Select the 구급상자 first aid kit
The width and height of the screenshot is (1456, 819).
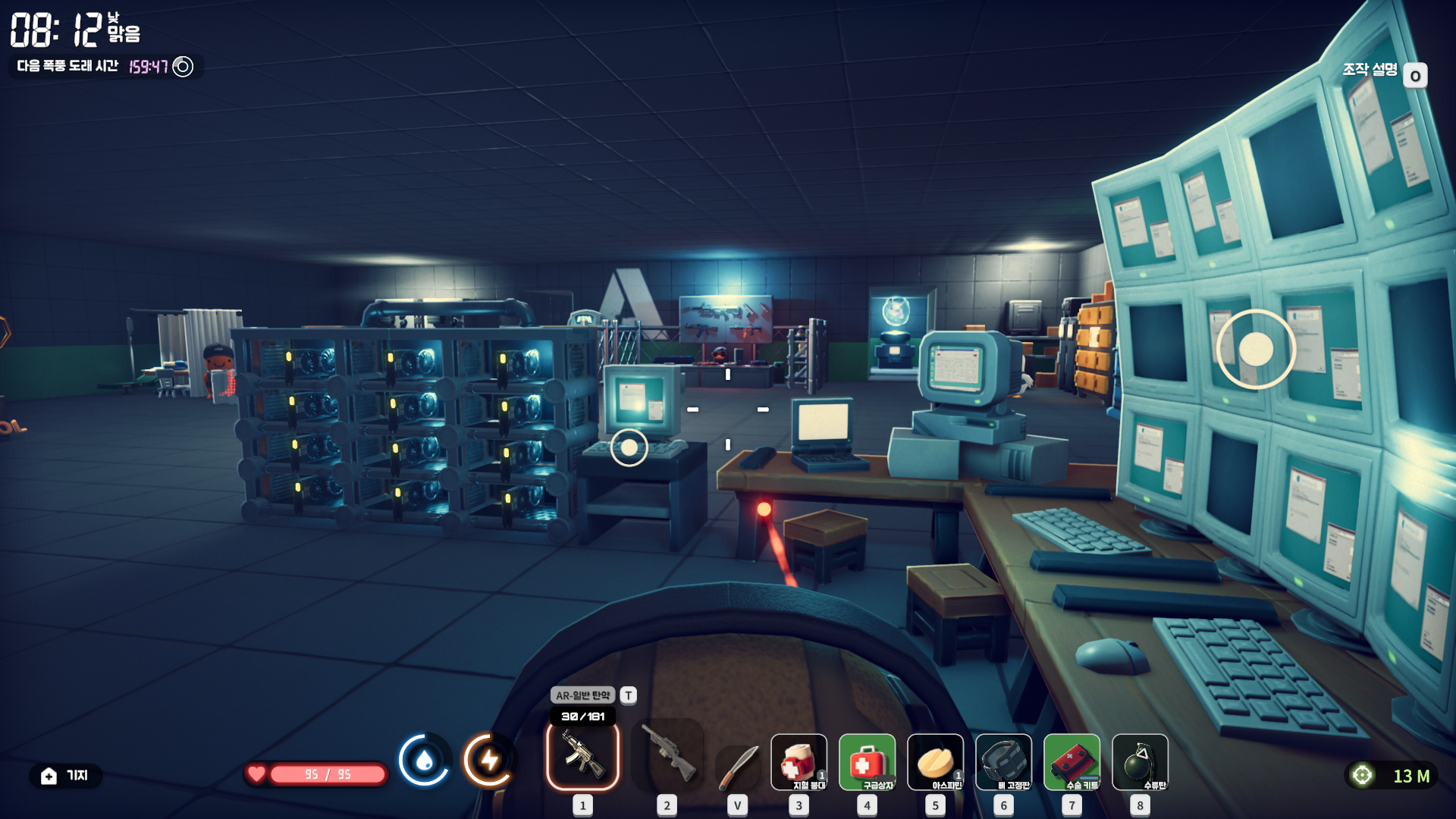pyautogui.click(x=867, y=762)
